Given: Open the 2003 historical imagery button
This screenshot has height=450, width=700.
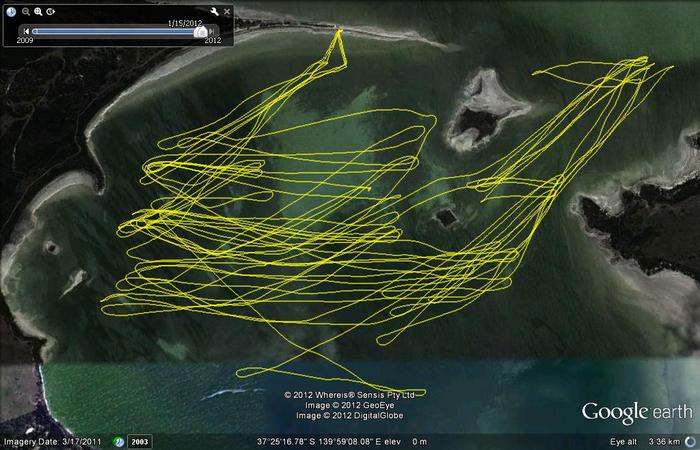Looking at the screenshot, I should coord(141,441).
